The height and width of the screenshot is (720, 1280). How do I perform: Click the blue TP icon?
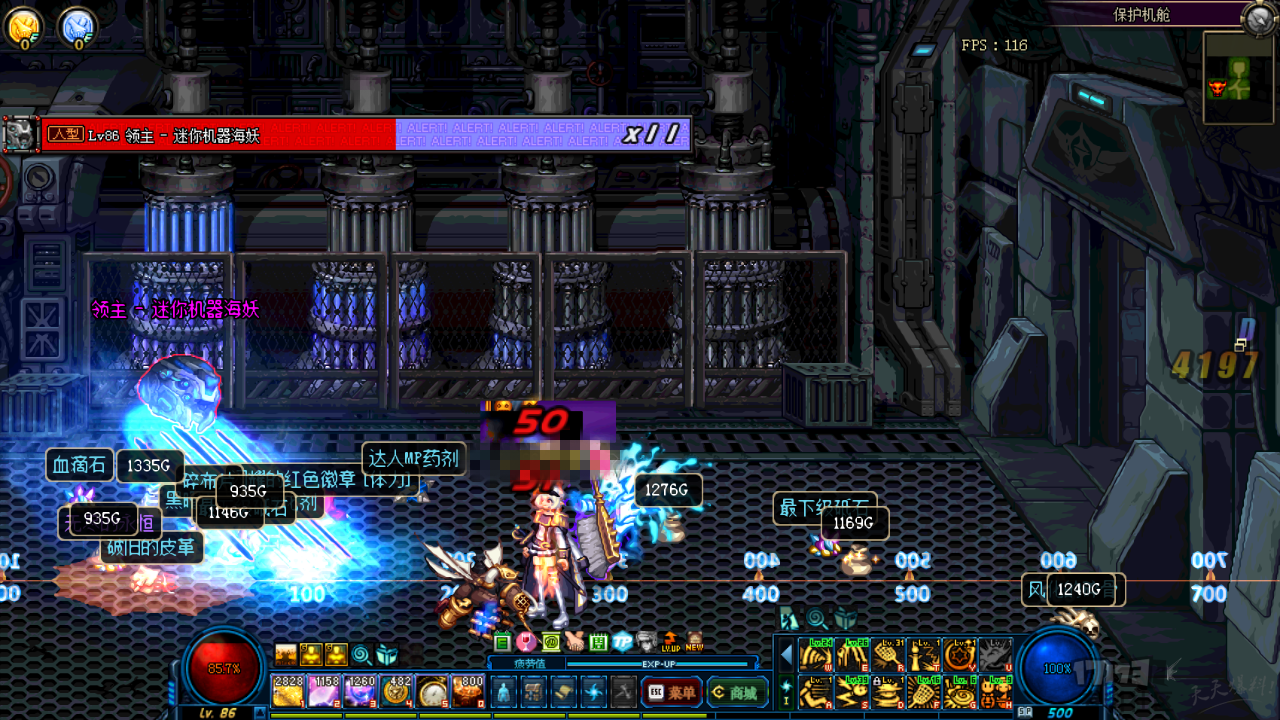[x=622, y=642]
